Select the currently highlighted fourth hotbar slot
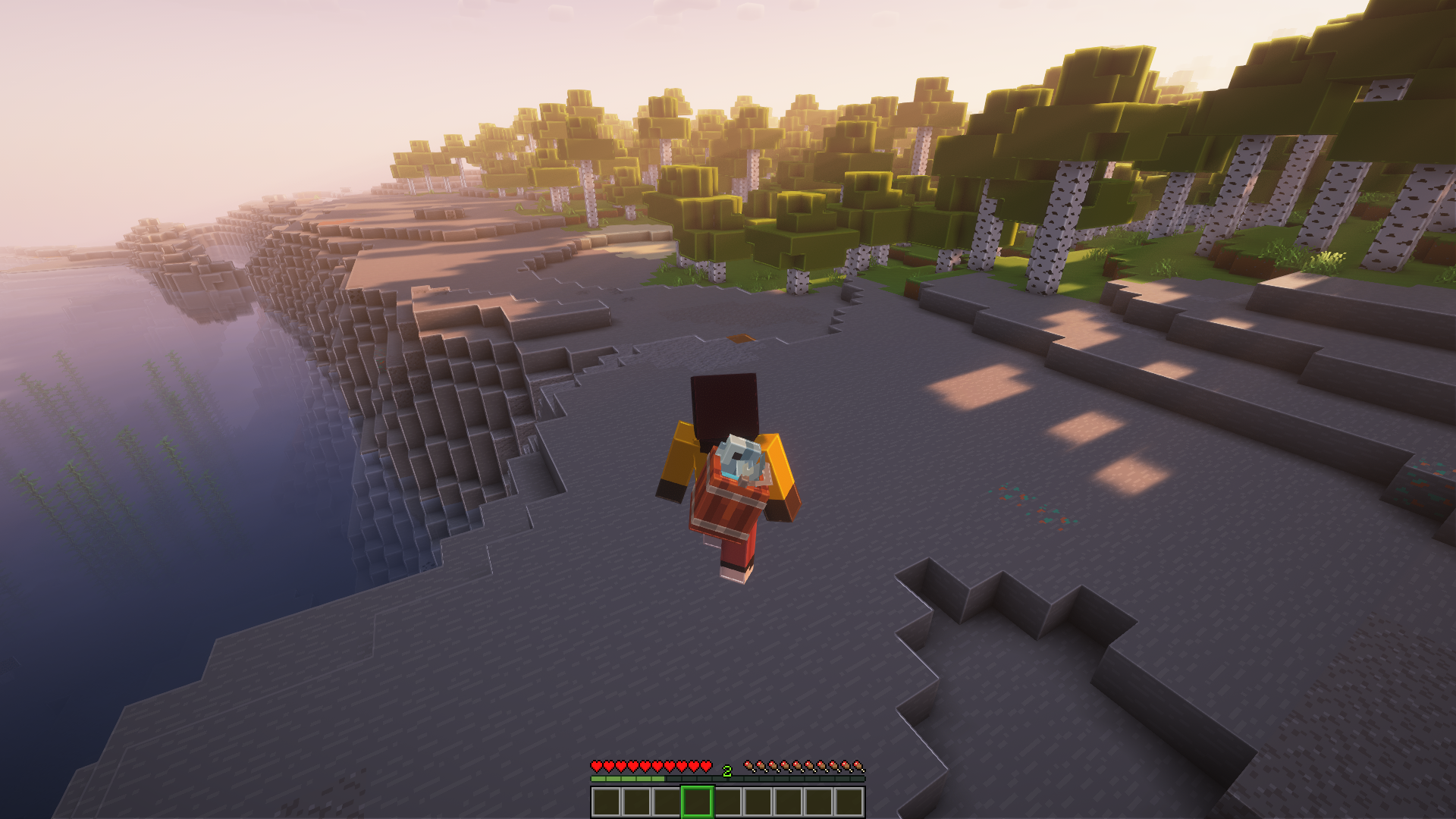The height and width of the screenshot is (819, 1456). tap(698, 802)
